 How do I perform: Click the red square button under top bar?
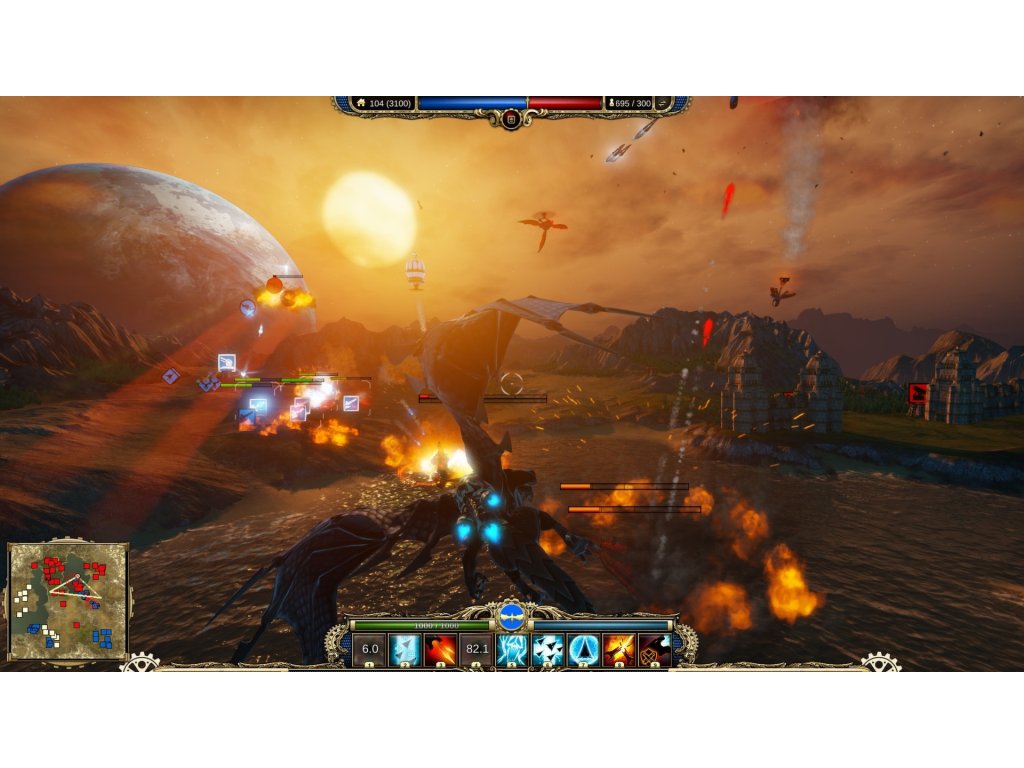click(511, 119)
